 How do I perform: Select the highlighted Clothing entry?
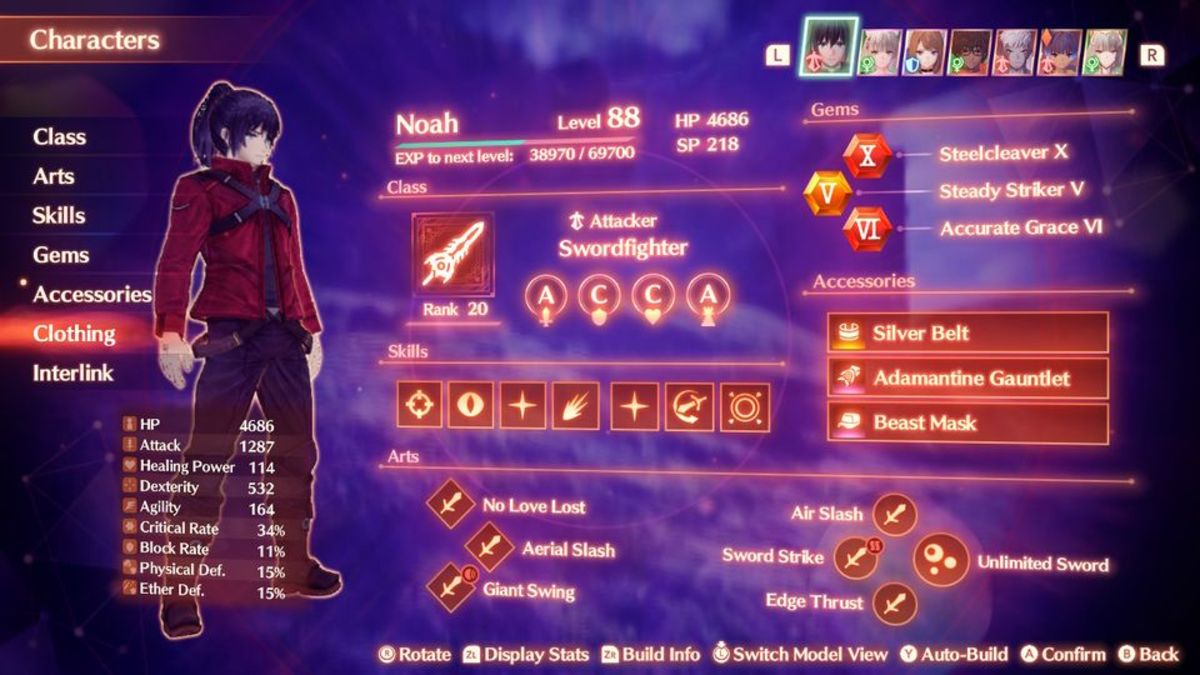(74, 334)
